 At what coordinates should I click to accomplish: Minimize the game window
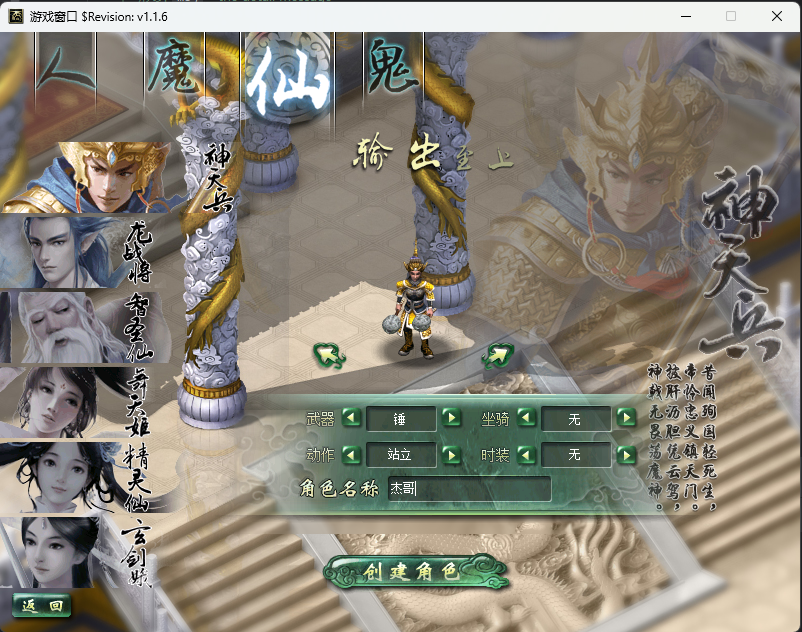click(x=686, y=16)
